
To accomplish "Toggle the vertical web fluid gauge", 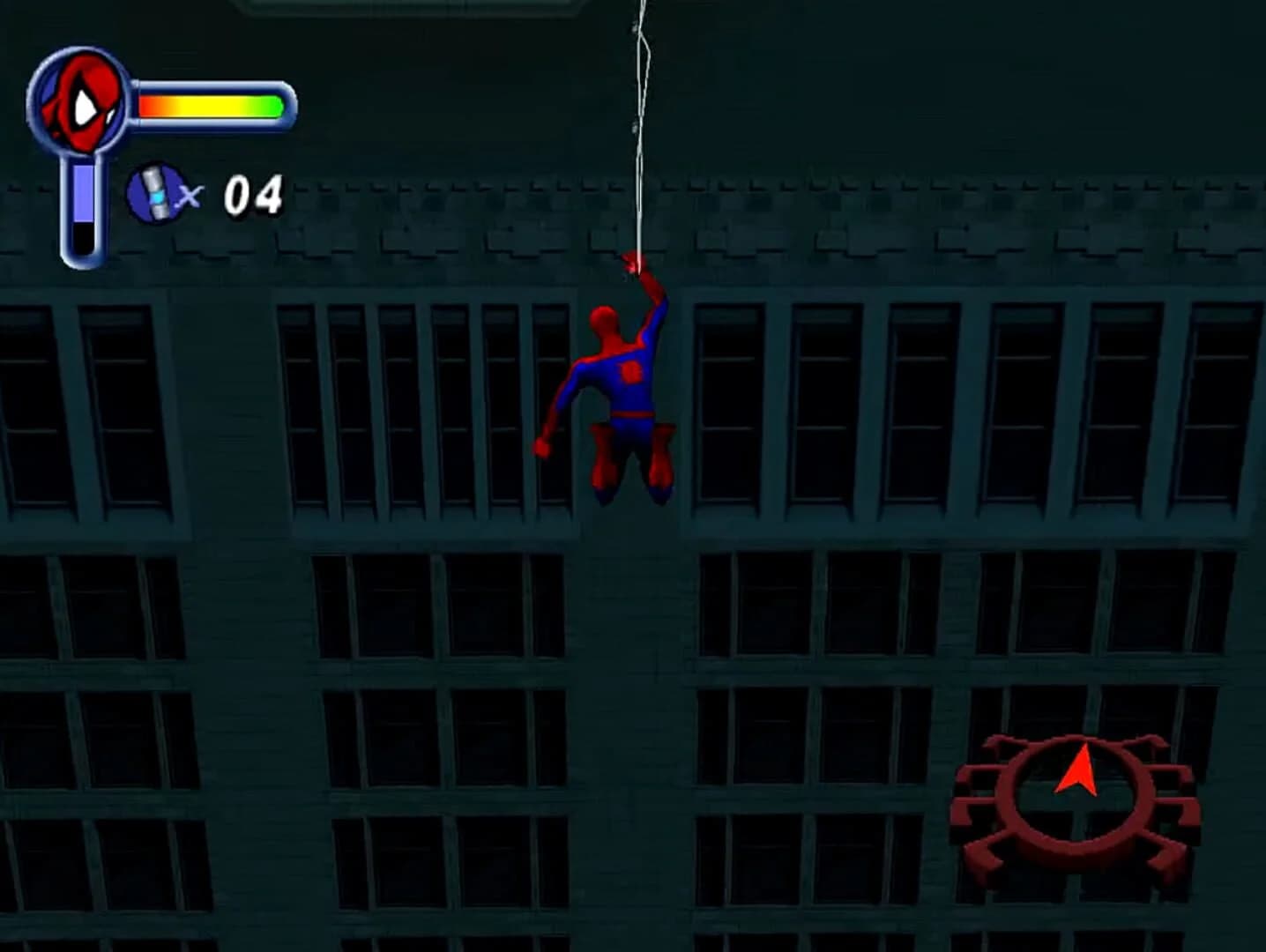I will (81, 207).
